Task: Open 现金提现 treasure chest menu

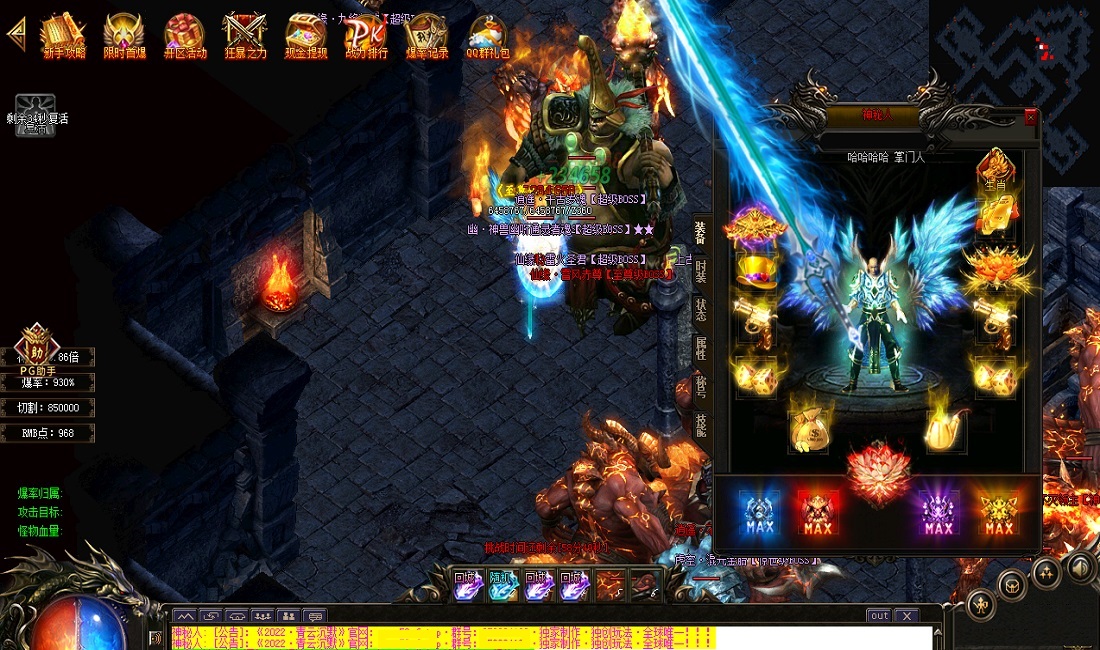Action: pyautogui.click(x=305, y=36)
